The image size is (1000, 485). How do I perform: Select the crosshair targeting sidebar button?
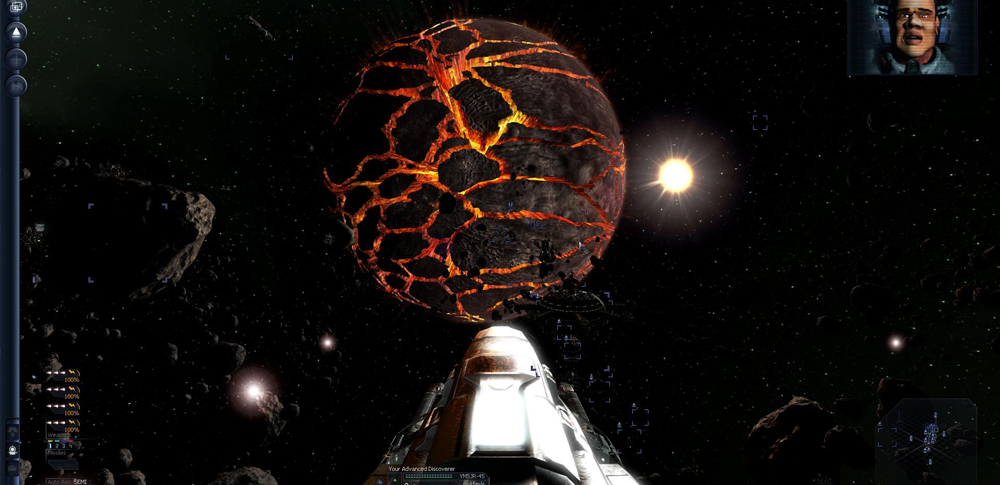[x=16, y=58]
